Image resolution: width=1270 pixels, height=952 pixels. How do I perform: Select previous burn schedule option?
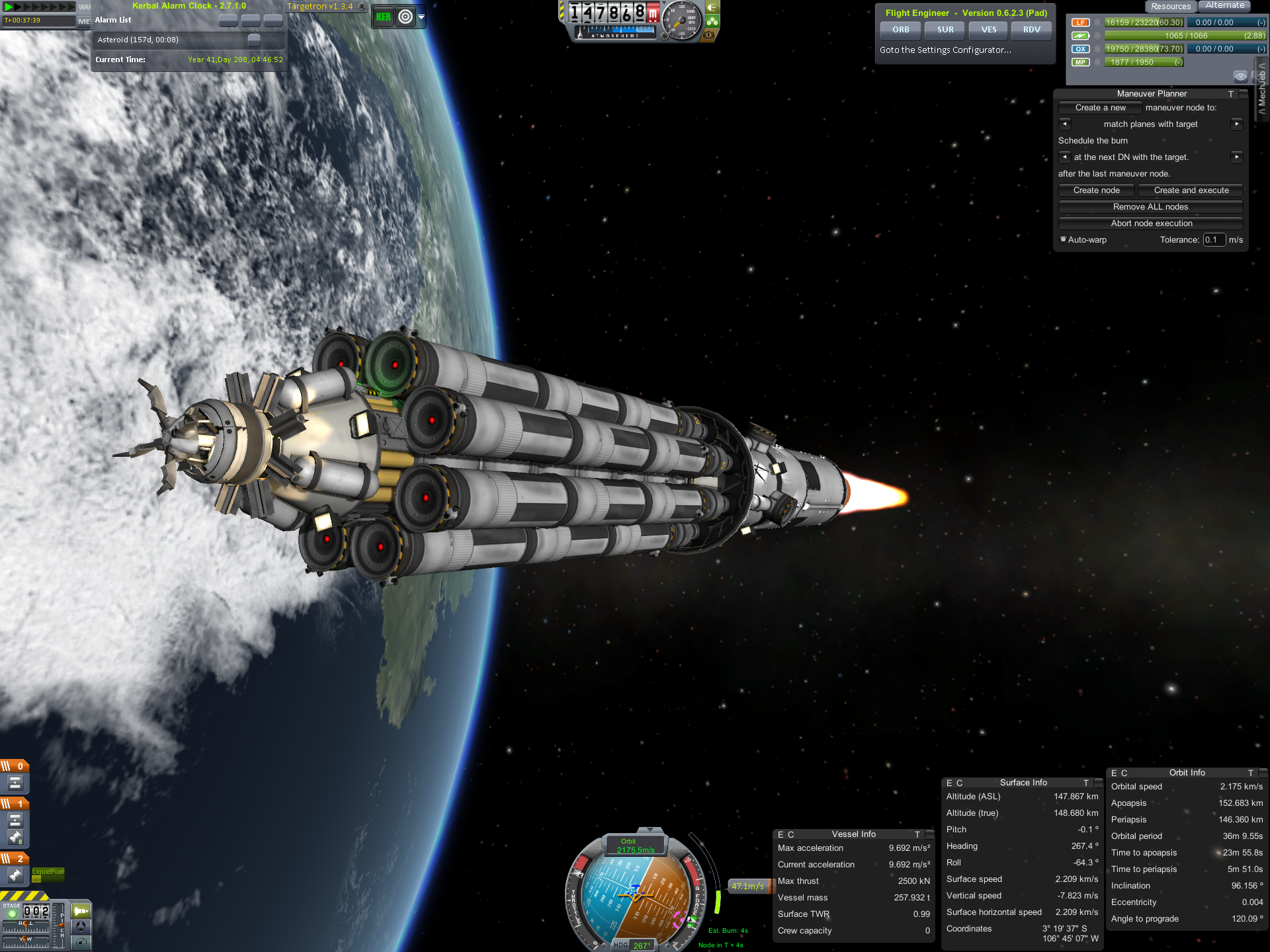(x=1064, y=157)
